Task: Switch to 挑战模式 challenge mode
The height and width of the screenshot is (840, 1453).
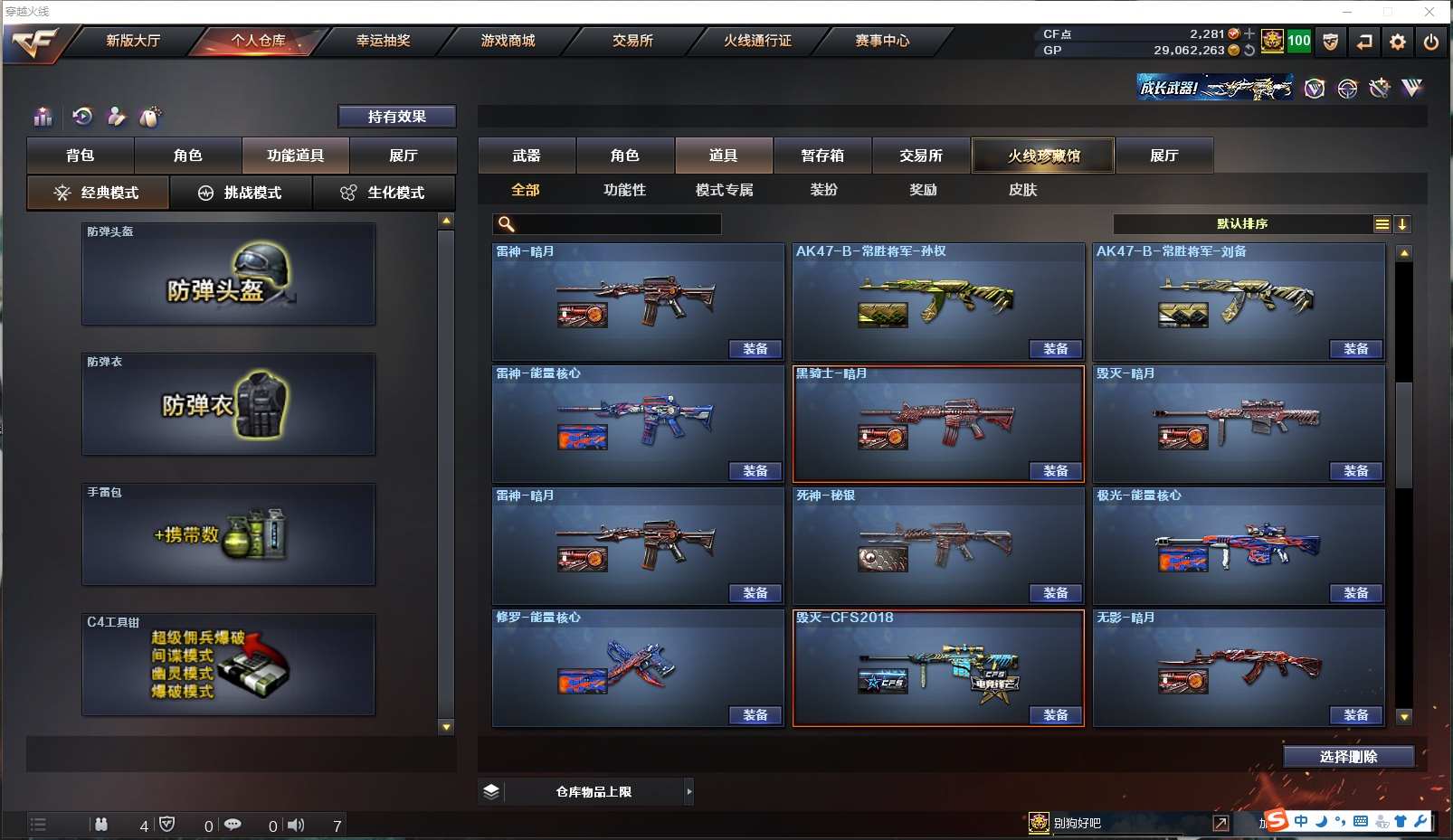Action: pyautogui.click(x=241, y=193)
